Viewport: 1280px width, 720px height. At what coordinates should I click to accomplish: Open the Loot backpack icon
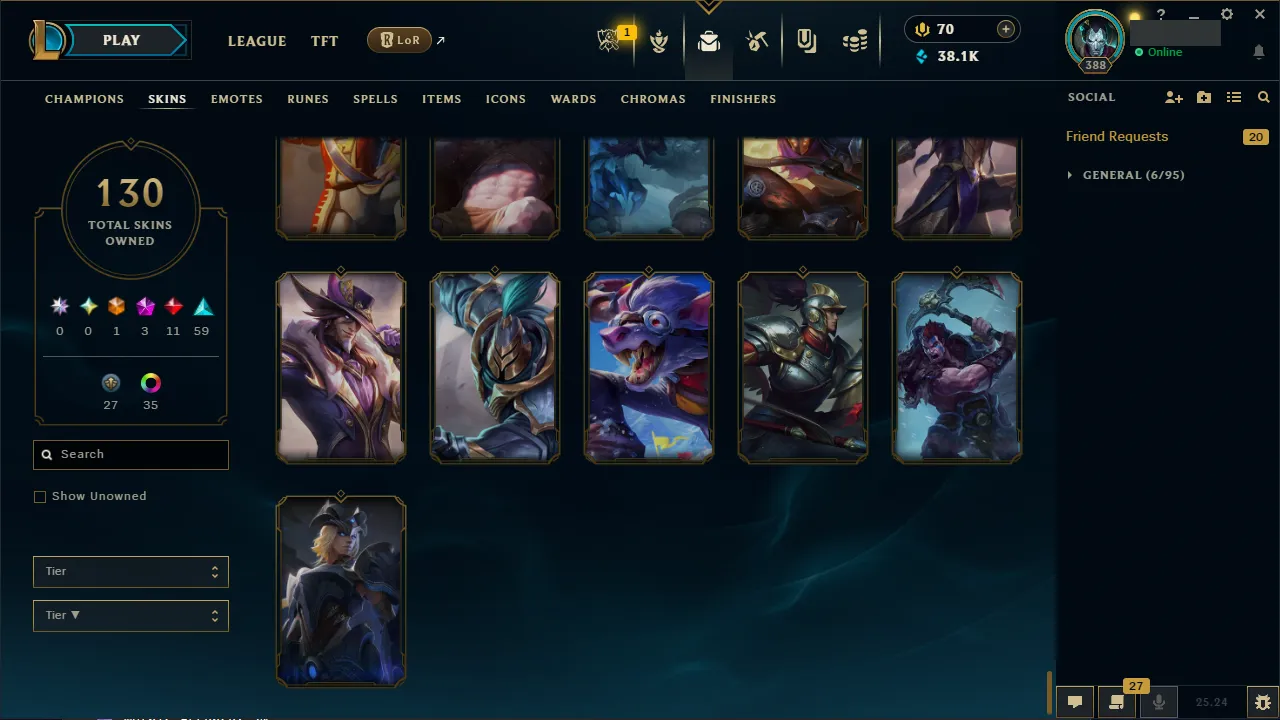pos(708,41)
